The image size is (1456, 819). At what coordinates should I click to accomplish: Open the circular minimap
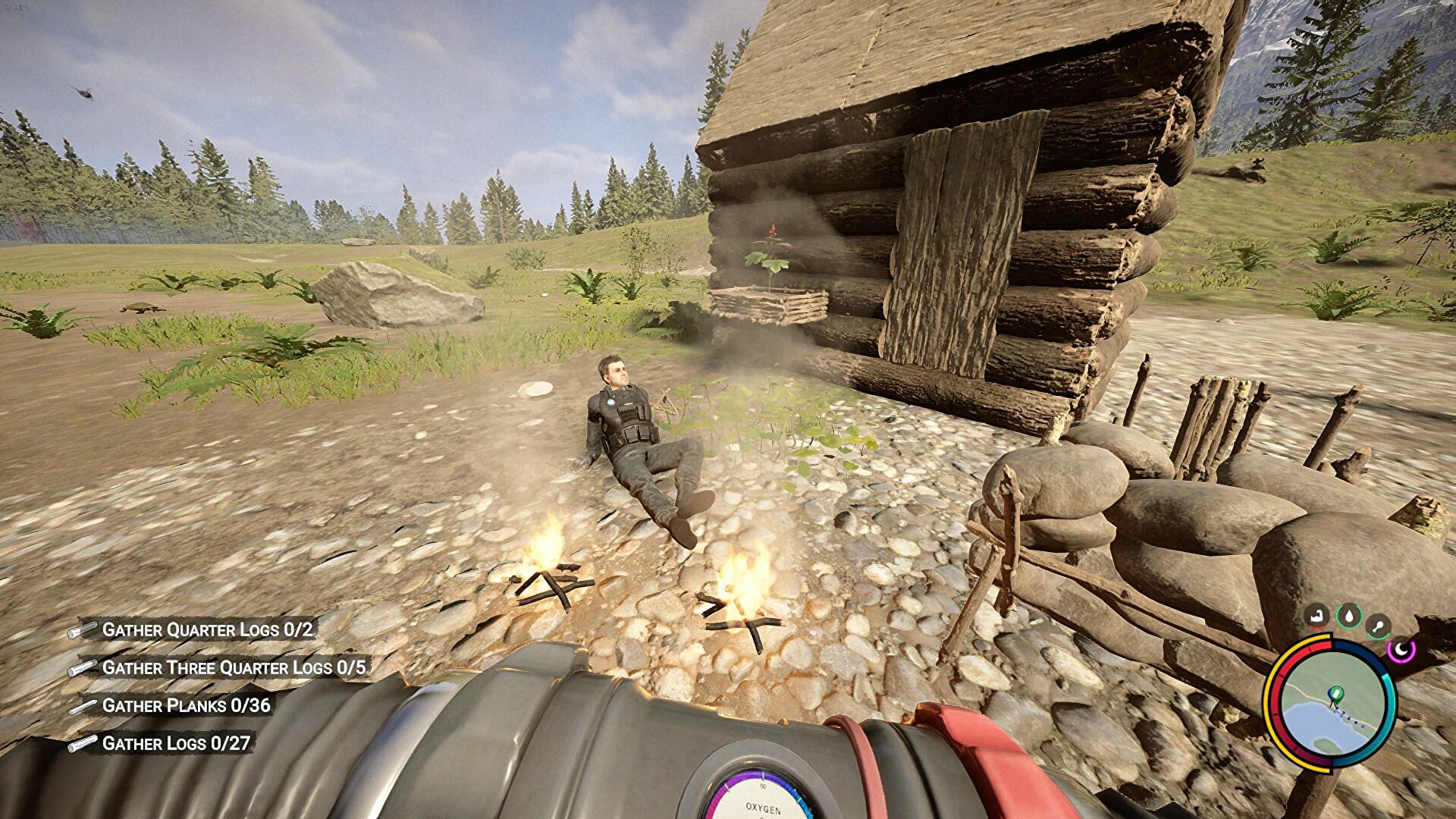pyautogui.click(x=1332, y=704)
